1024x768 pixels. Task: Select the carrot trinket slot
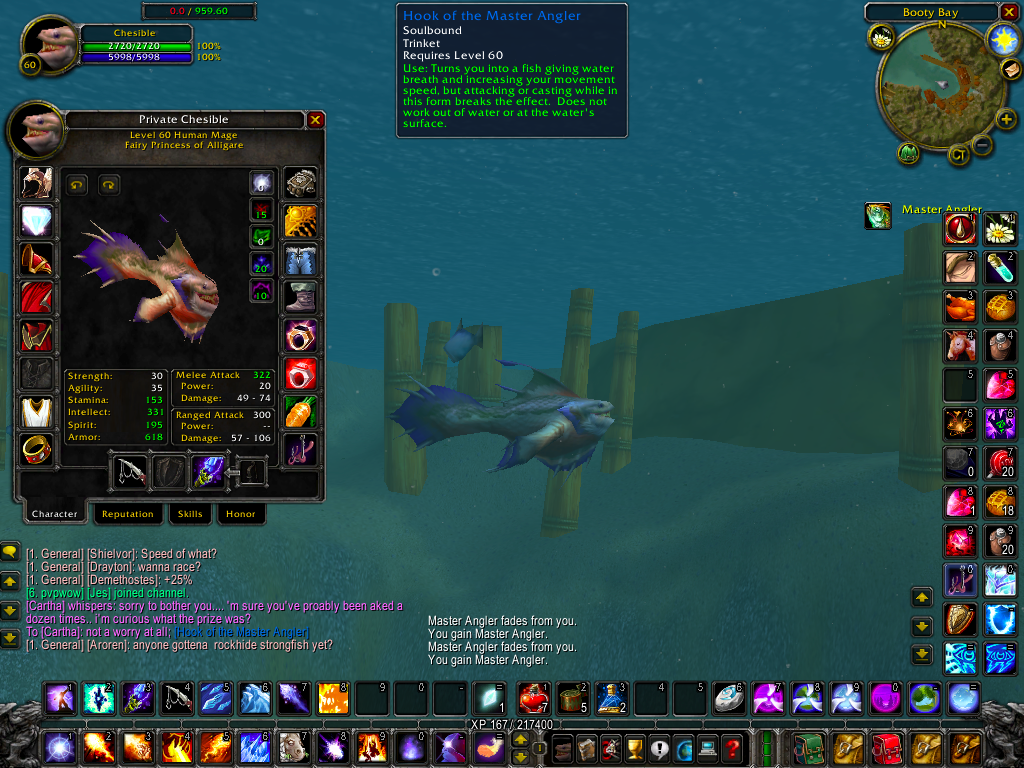coord(301,411)
